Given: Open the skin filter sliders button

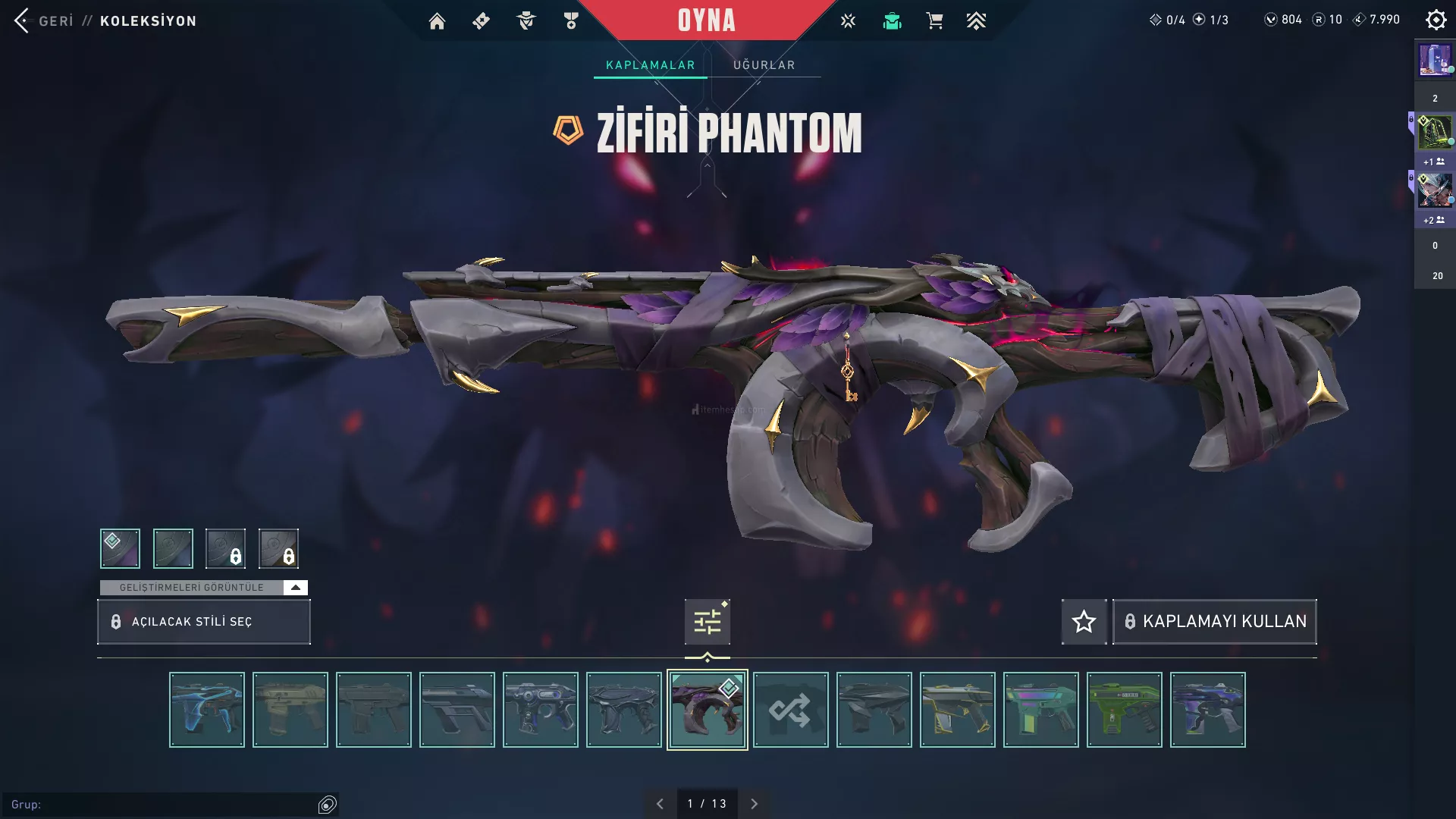Looking at the screenshot, I should (x=707, y=622).
